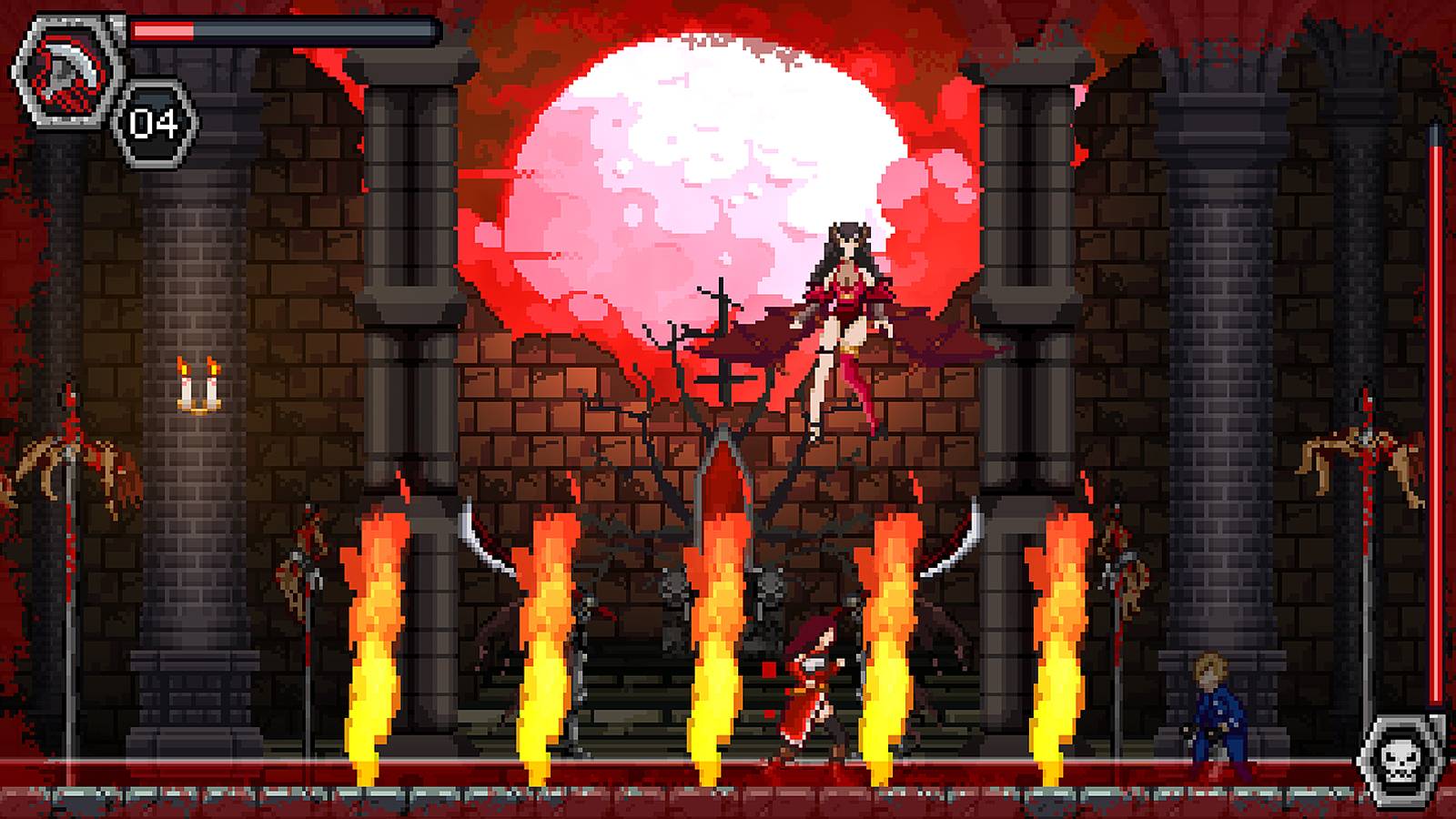The image size is (1456, 819).
Task: Click the scythe weapon icon
Action: [x=69, y=69]
